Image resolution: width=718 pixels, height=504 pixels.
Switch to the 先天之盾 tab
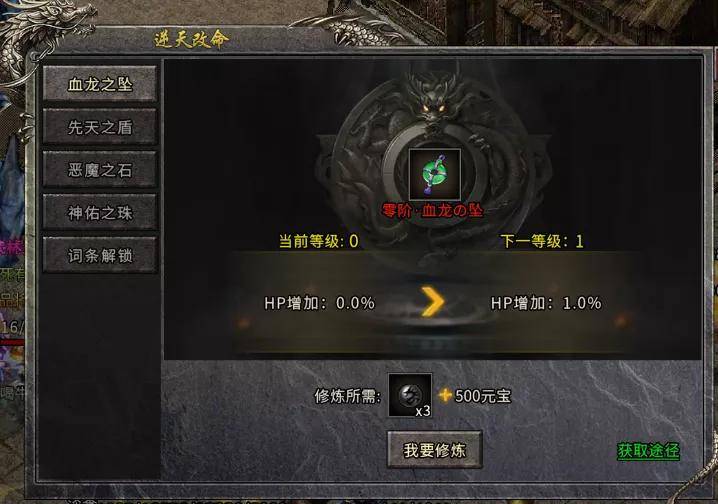point(100,127)
